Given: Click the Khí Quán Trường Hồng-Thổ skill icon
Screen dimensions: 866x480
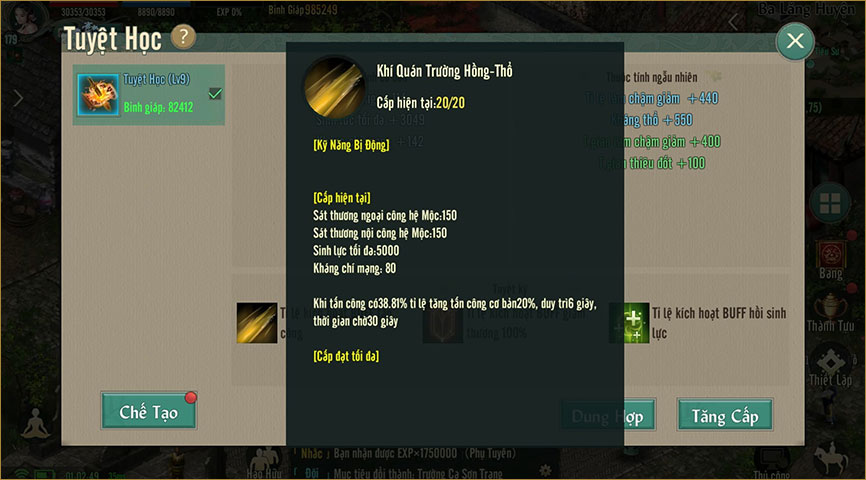Looking at the screenshot, I should tap(333, 86).
